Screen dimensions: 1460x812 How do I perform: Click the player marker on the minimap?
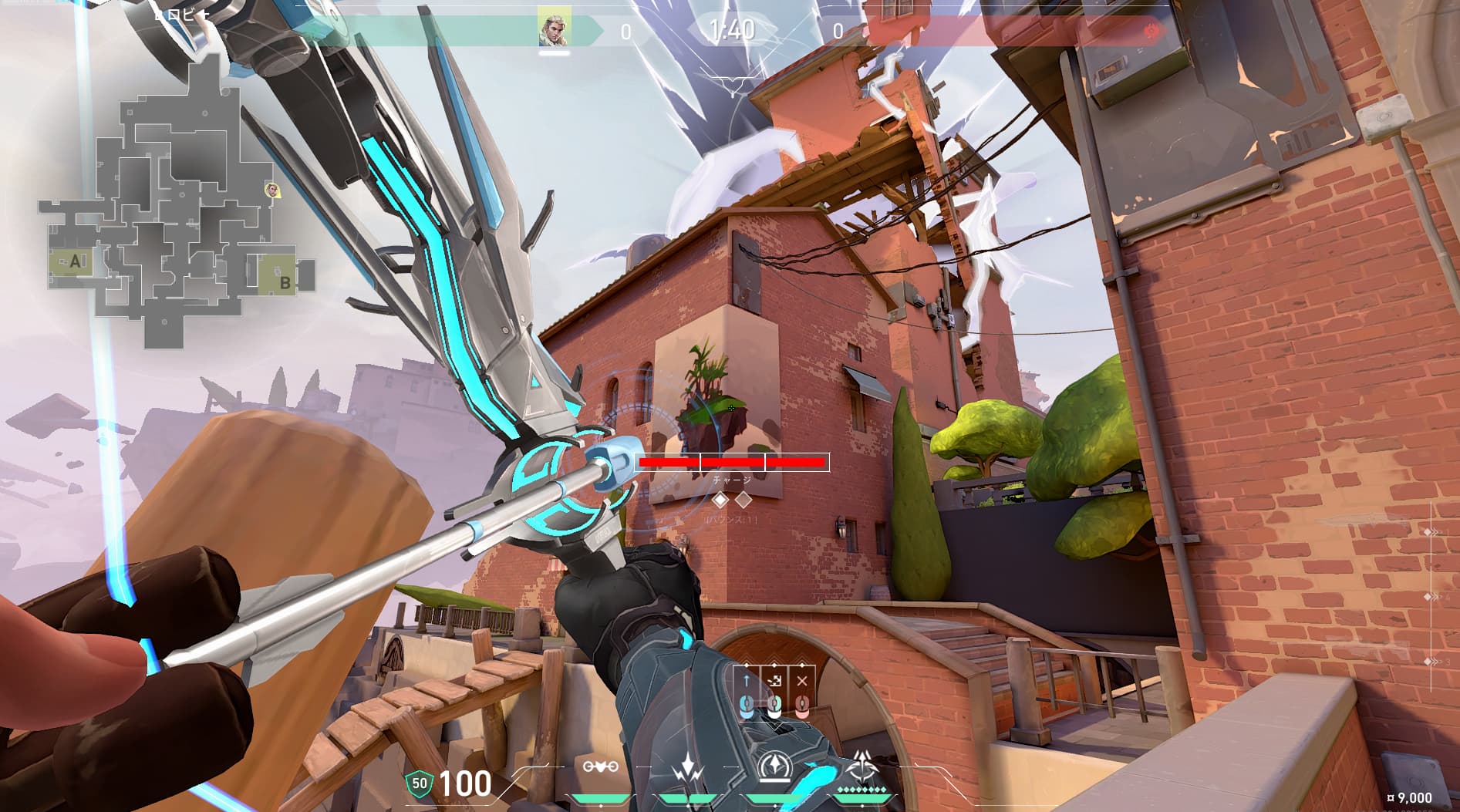(271, 189)
